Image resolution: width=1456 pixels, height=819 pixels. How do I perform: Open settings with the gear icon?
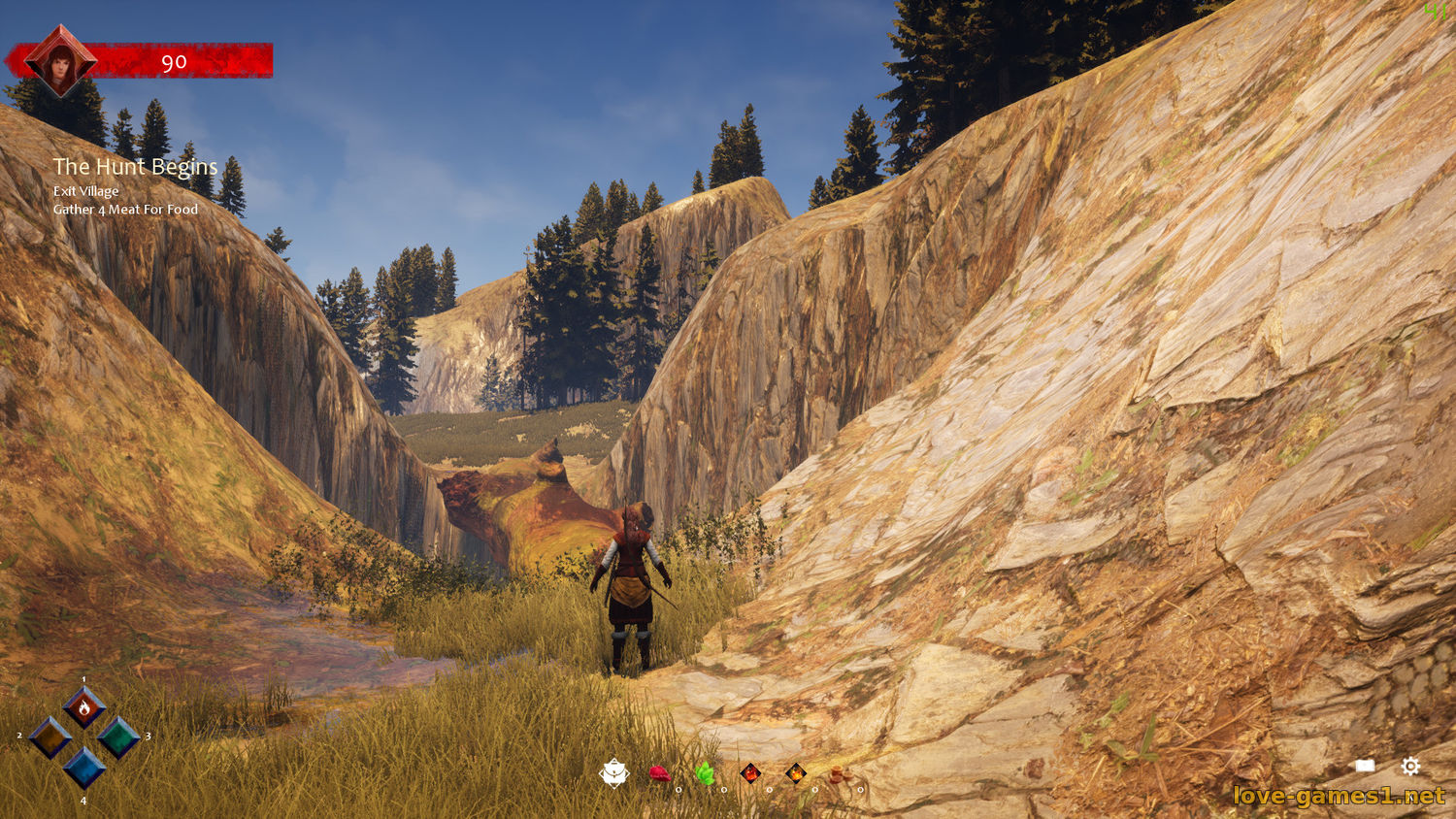click(1410, 767)
